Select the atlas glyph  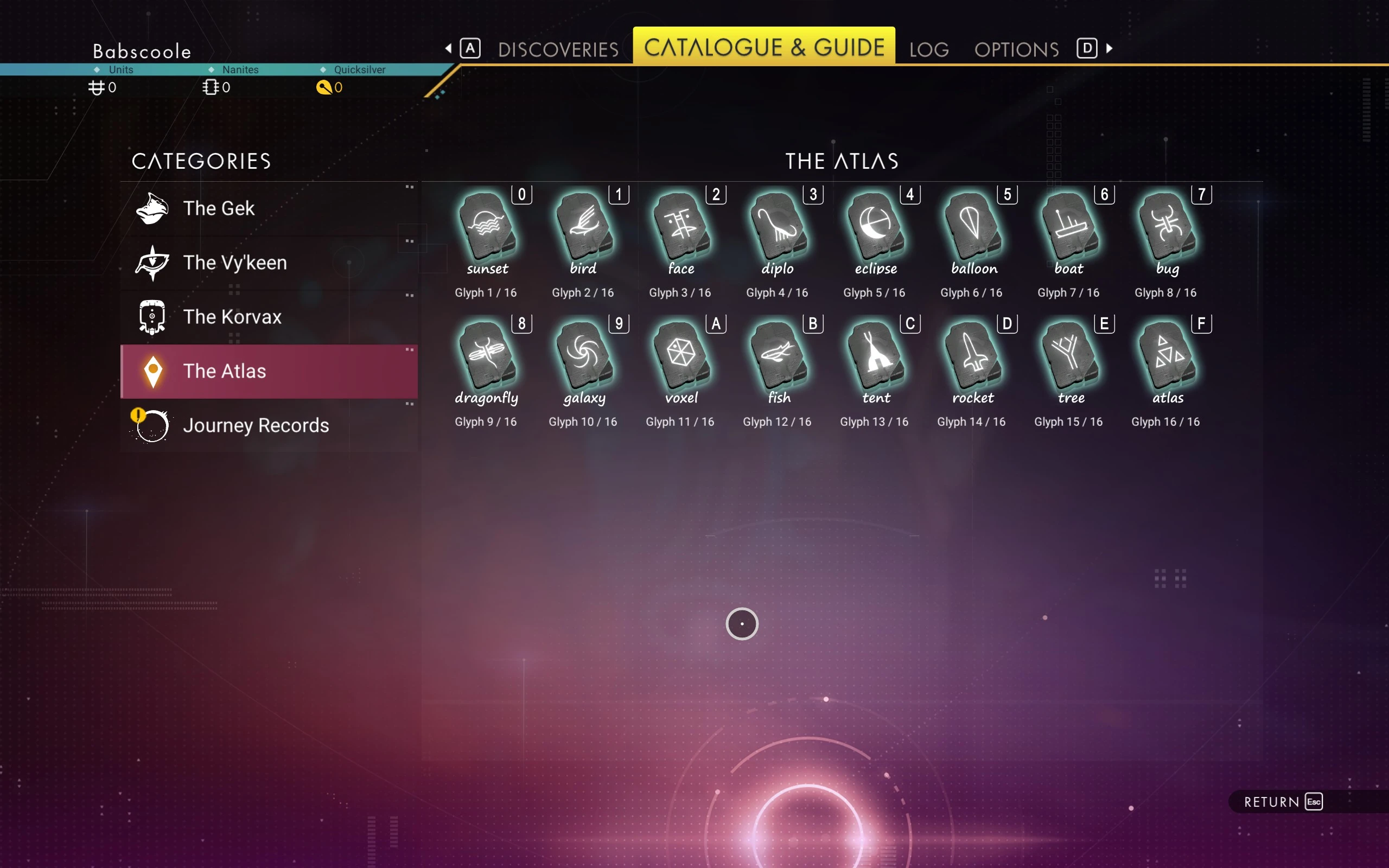1167,356
